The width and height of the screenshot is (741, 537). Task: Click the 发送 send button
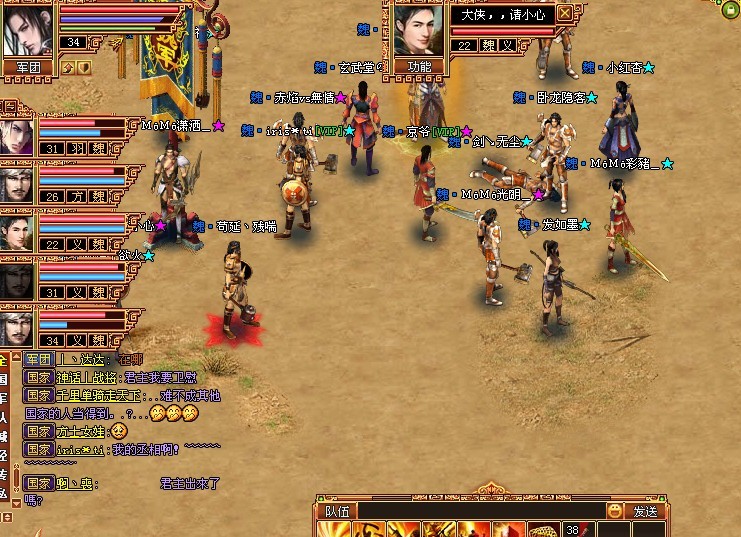coord(645,511)
